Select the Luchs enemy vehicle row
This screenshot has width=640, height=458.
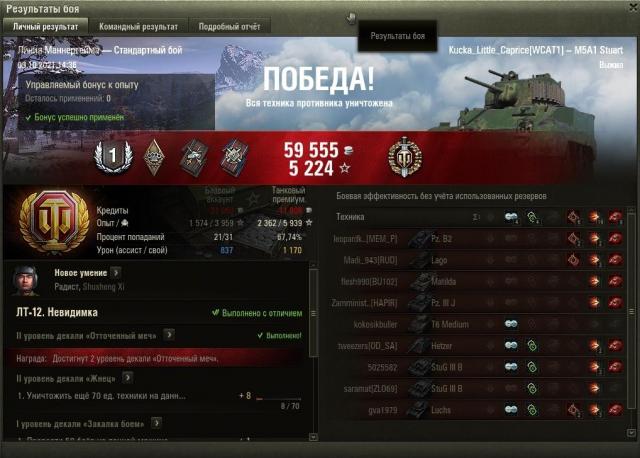480,409
